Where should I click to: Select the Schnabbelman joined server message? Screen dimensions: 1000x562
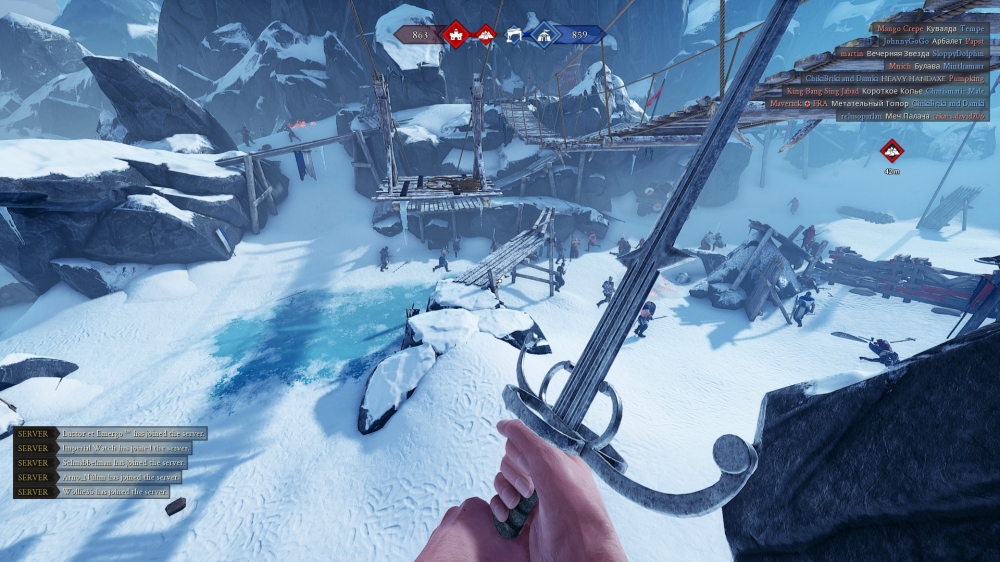click(x=99, y=463)
